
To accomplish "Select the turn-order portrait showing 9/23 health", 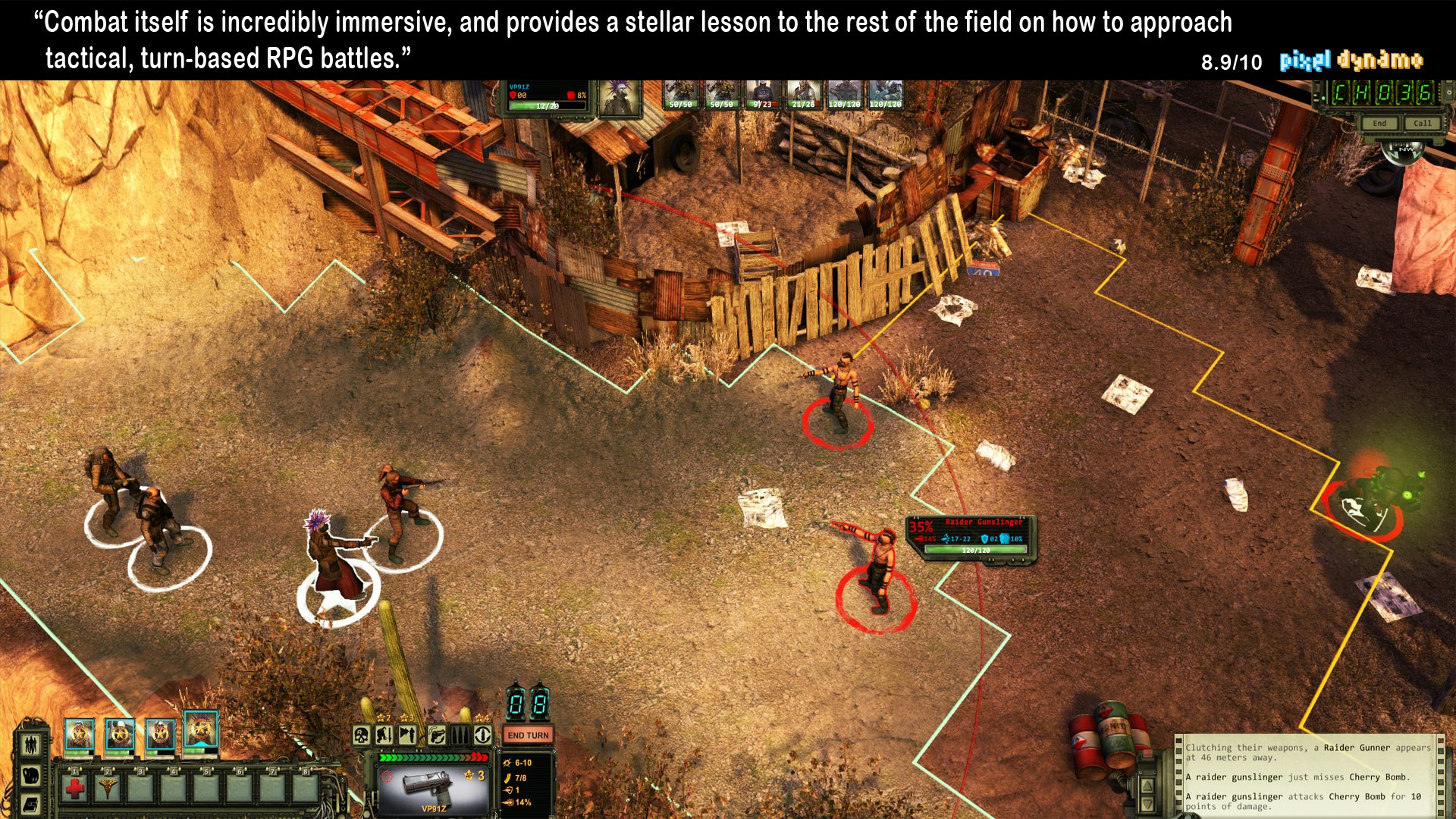I will [x=762, y=96].
